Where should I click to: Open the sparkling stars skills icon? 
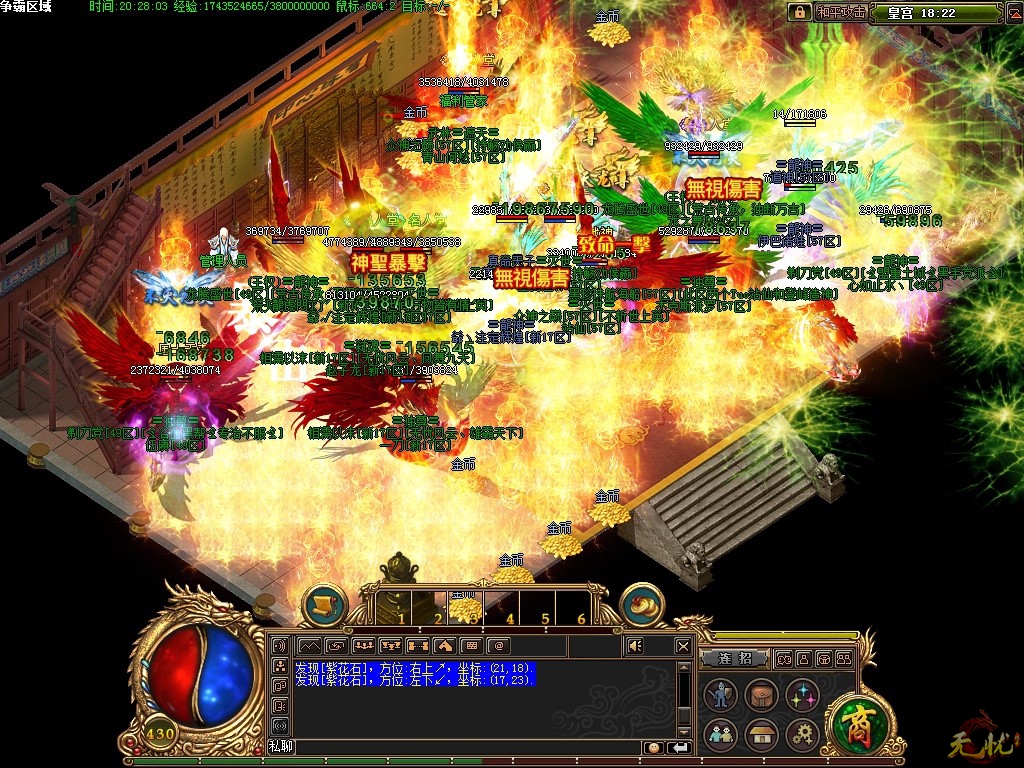[x=802, y=696]
